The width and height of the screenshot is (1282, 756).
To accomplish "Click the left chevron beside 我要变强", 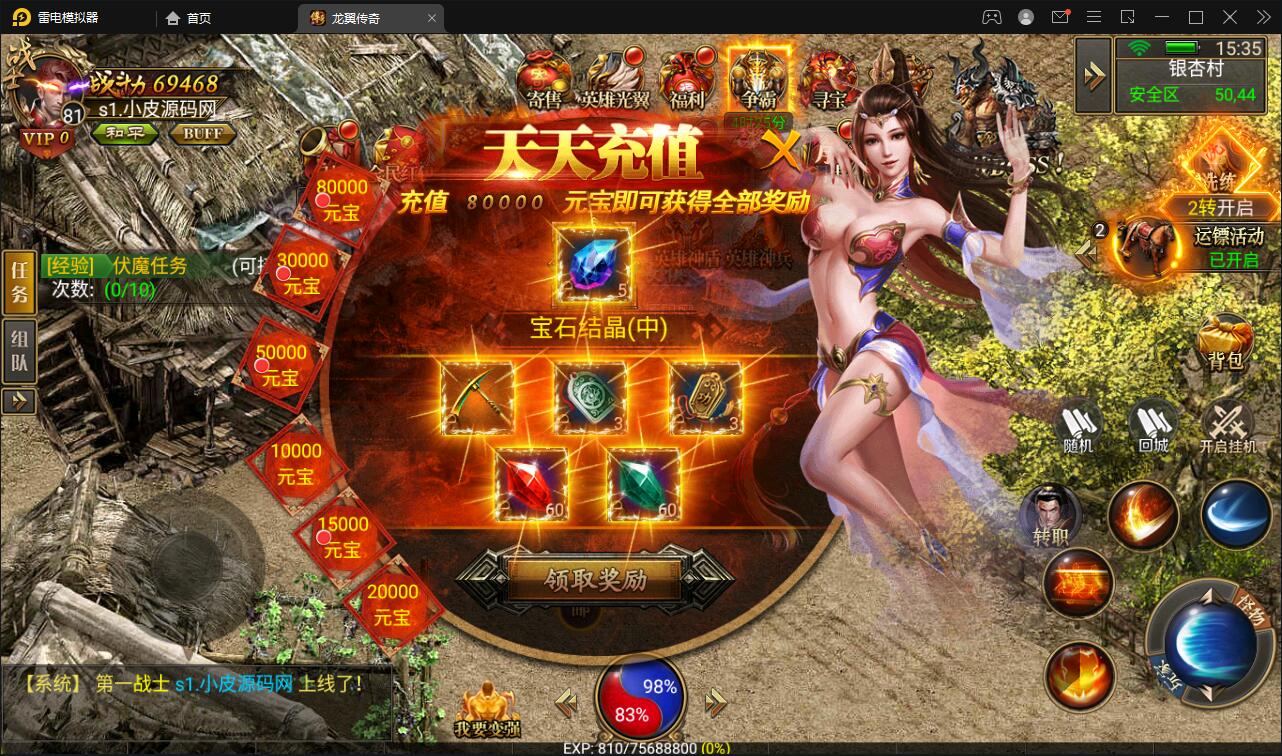I will click(x=567, y=704).
